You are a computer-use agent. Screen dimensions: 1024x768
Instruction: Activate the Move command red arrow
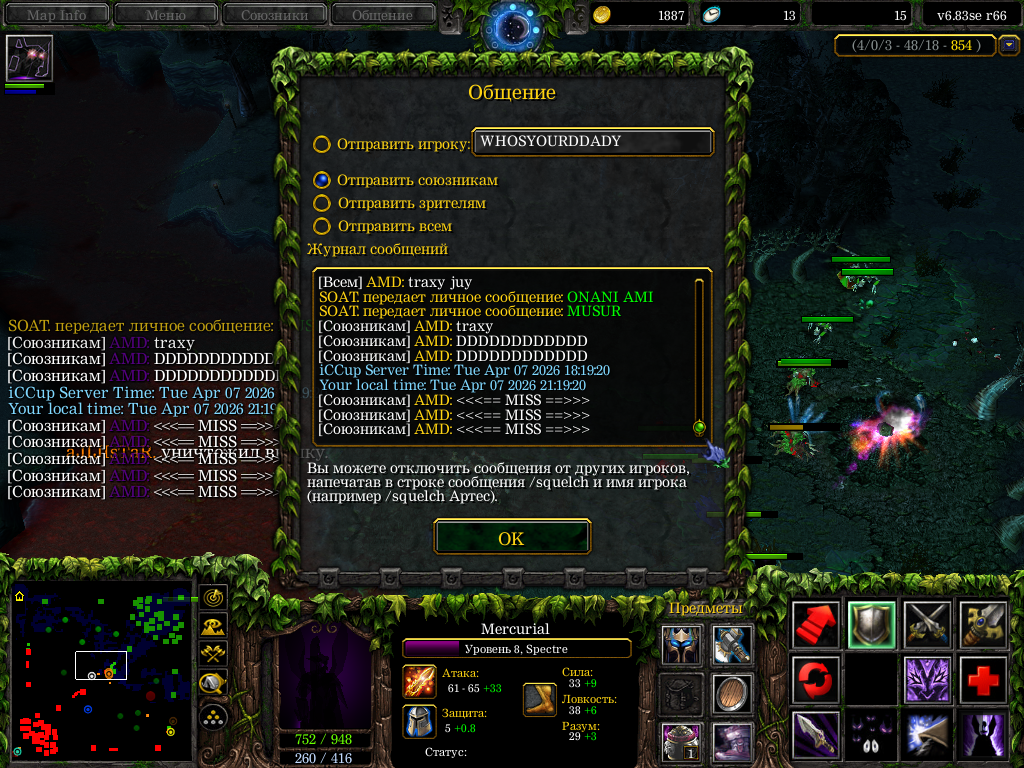point(815,625)
